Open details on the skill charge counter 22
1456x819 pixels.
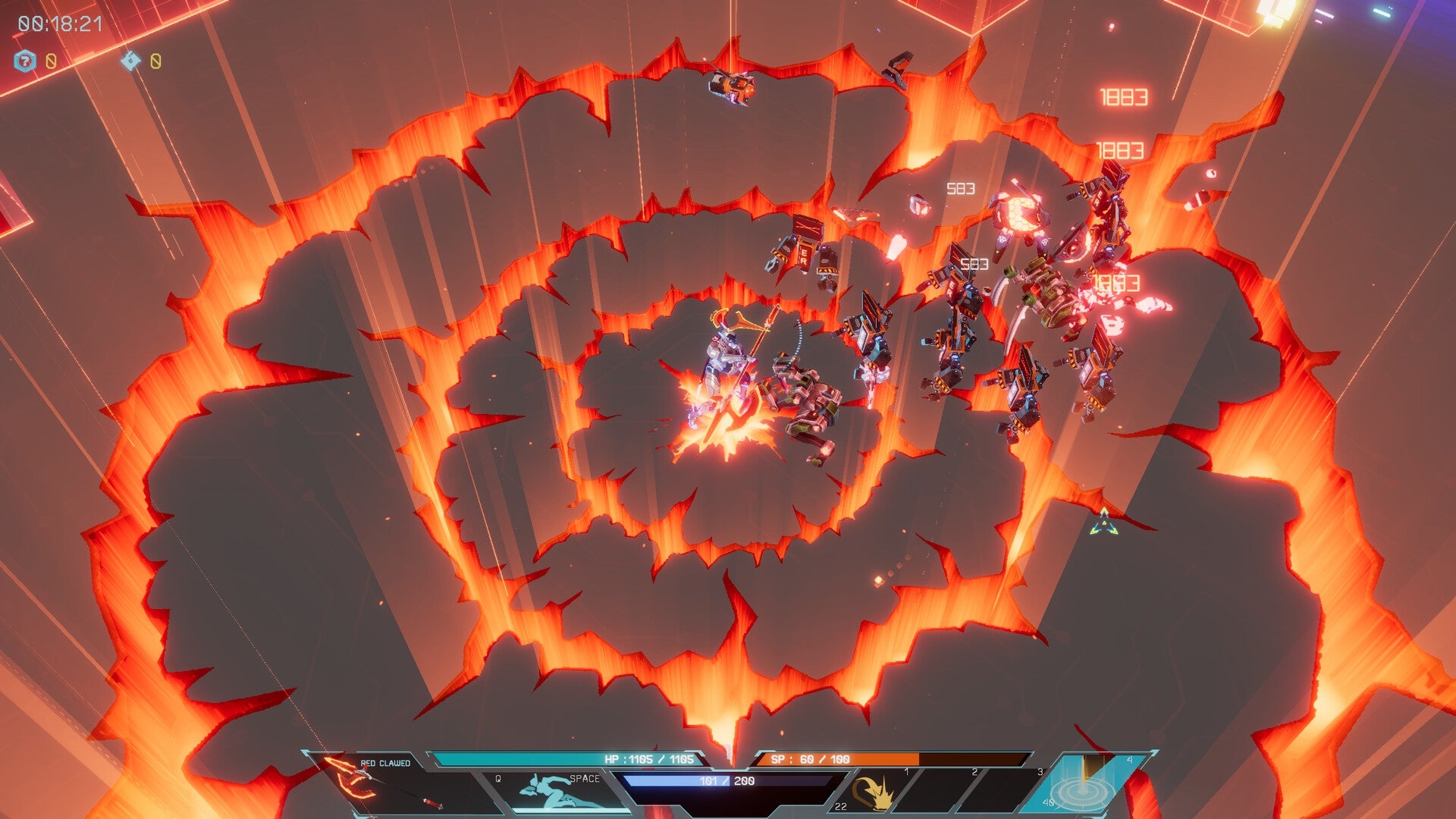840,808
